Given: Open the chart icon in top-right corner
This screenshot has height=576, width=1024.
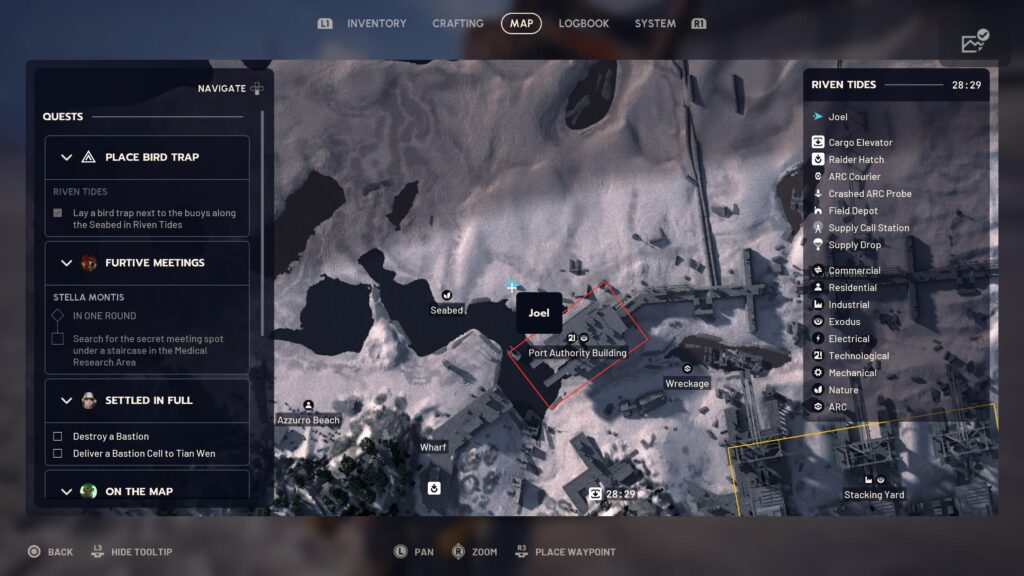Looking at the screenshot, I should [974, 41].
